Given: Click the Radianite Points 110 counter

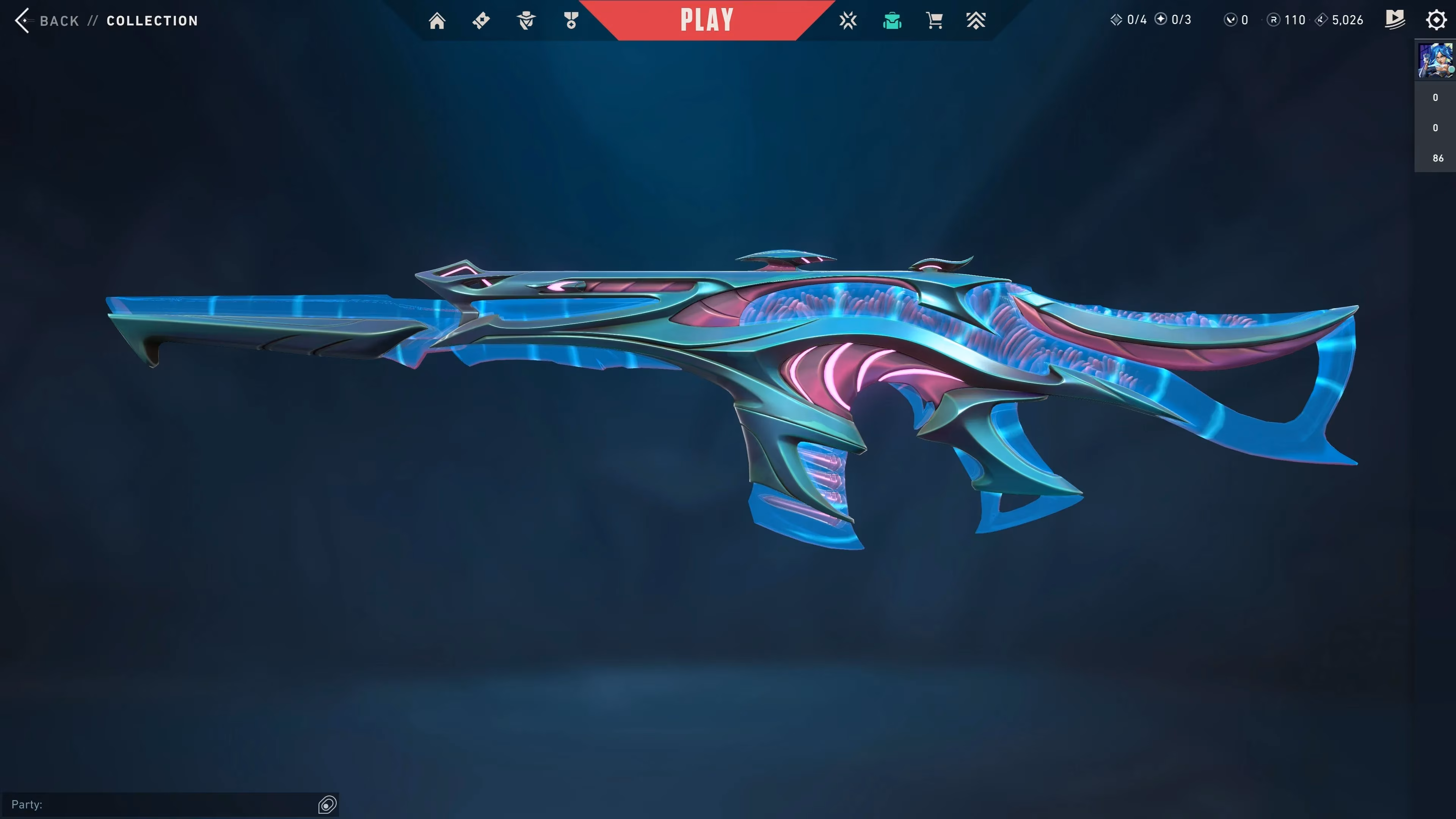Looking at the screenshot, I should [1286, 20].
